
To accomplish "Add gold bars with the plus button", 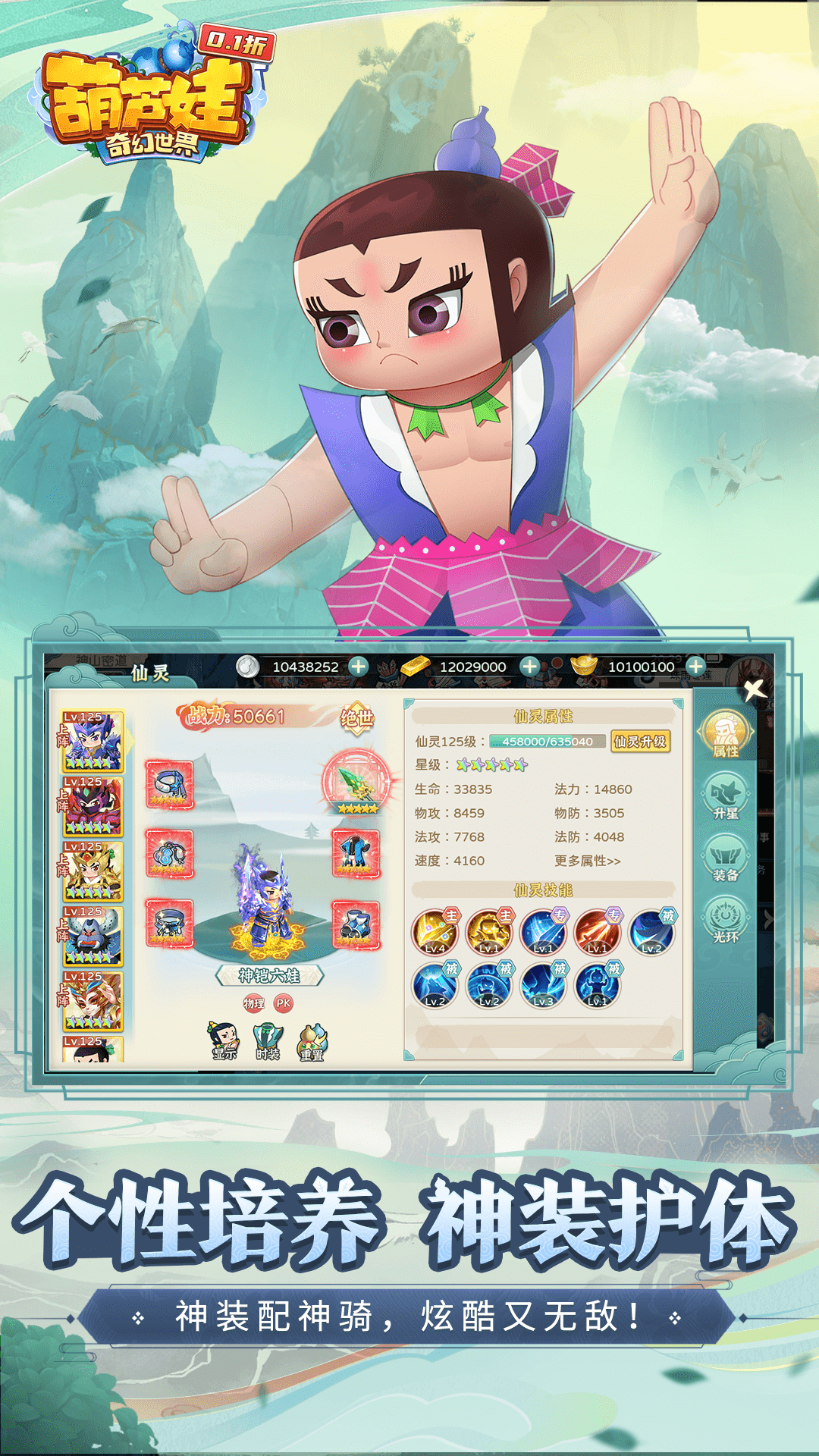I will click(529, 667).
